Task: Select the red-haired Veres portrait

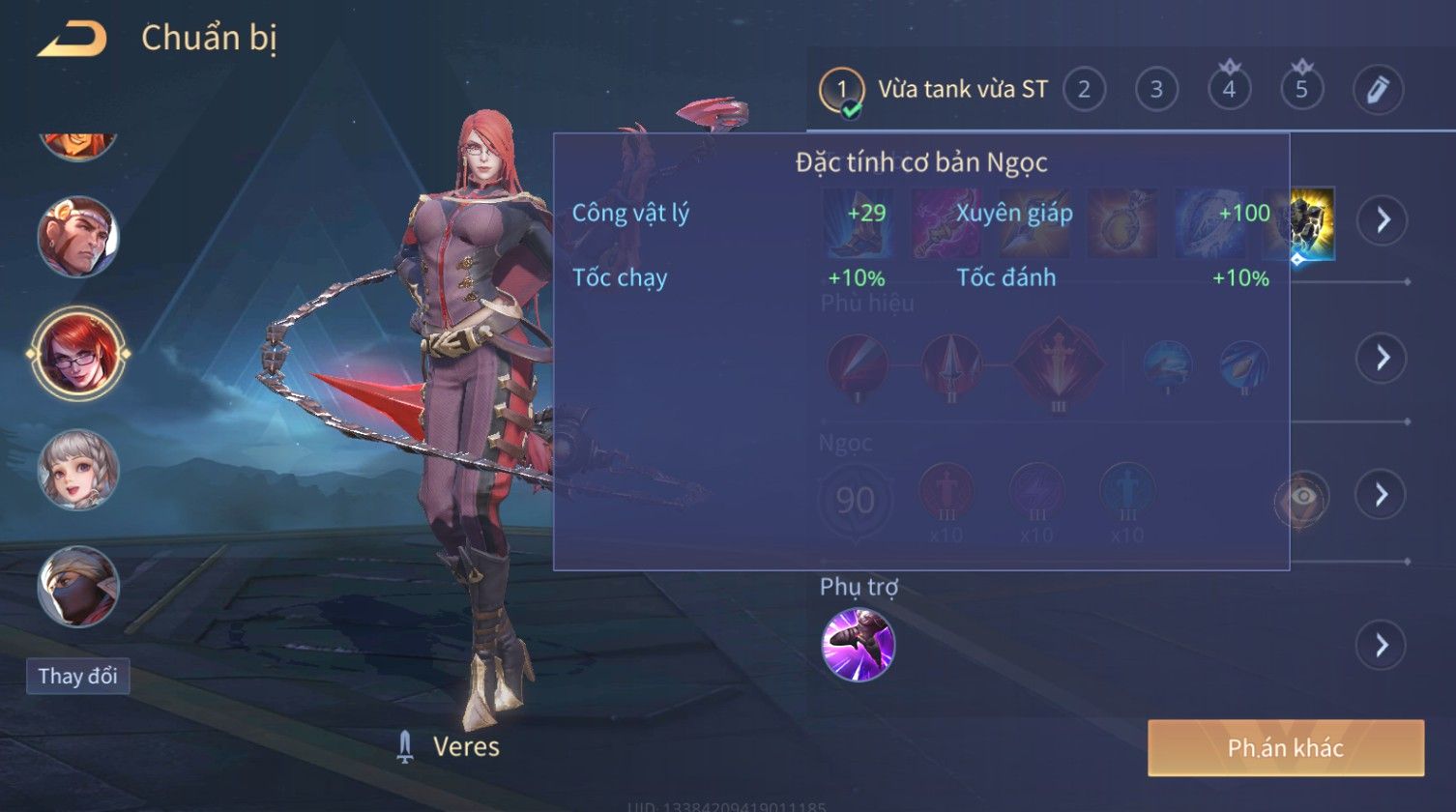Action: (78, 353)
